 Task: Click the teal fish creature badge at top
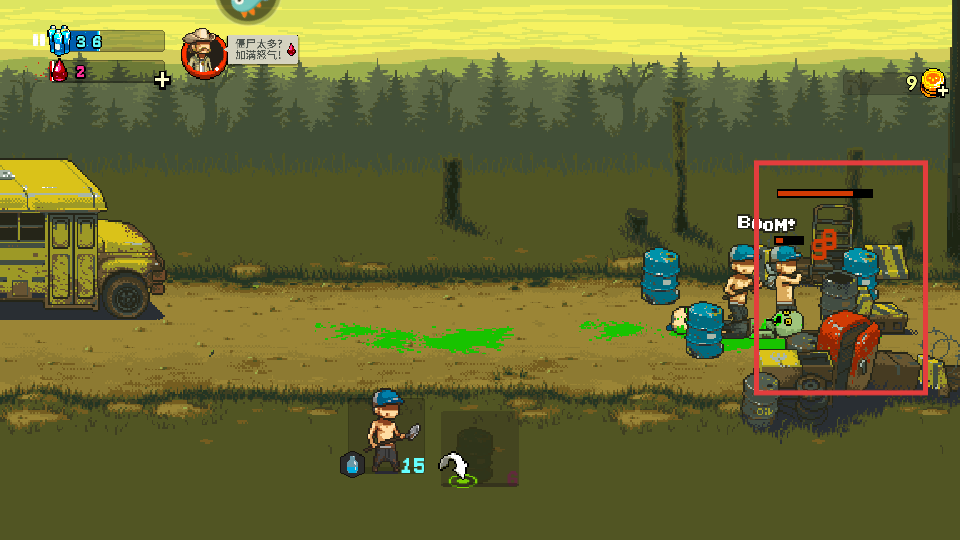[246, 8]
